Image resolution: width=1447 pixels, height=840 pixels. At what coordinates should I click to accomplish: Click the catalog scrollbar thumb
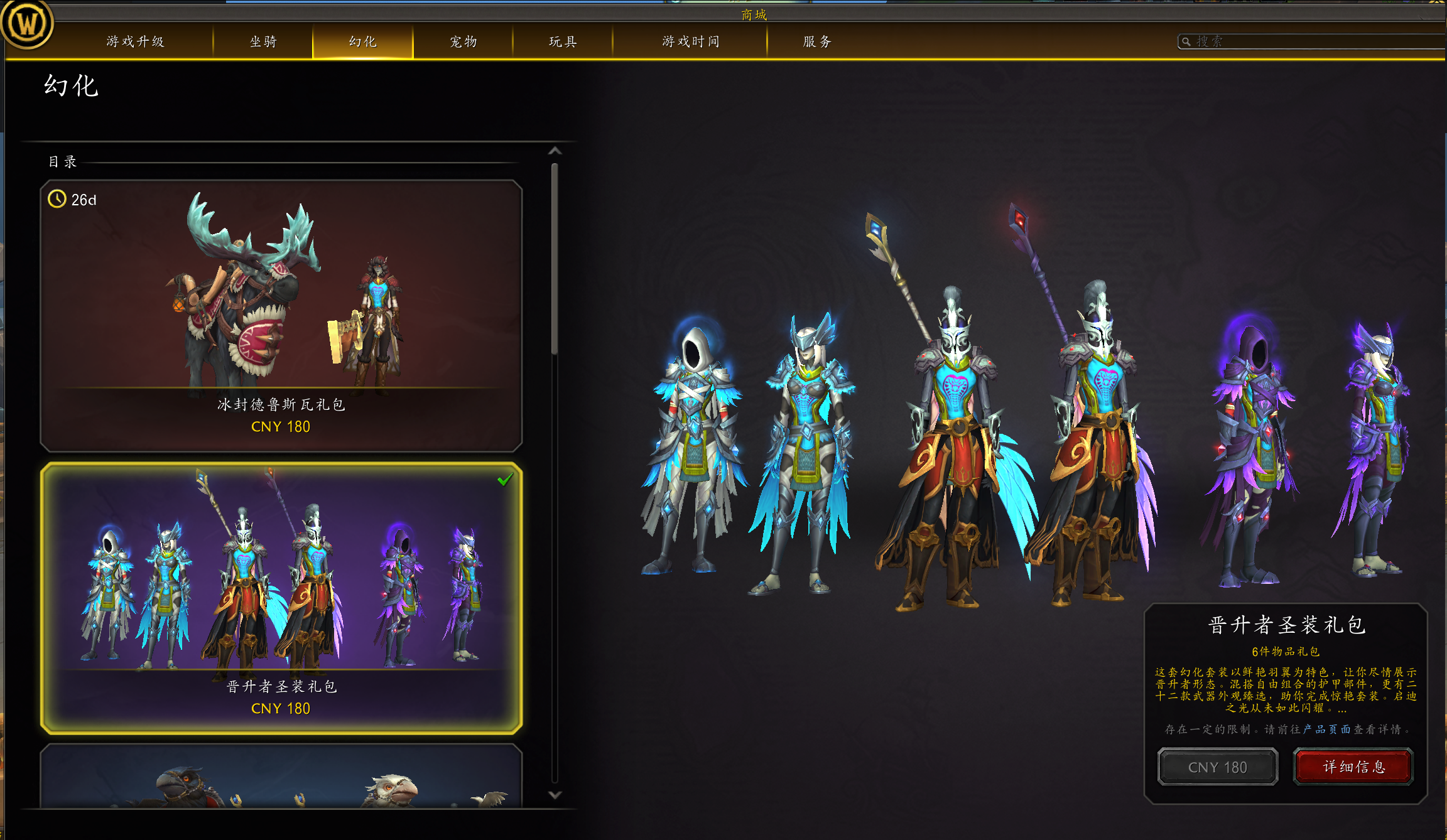tap(555, 257)
